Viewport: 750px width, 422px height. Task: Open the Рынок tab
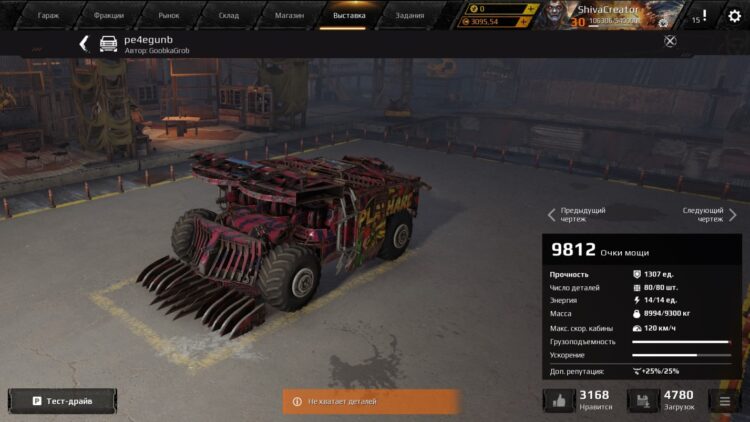coord(168,15)
